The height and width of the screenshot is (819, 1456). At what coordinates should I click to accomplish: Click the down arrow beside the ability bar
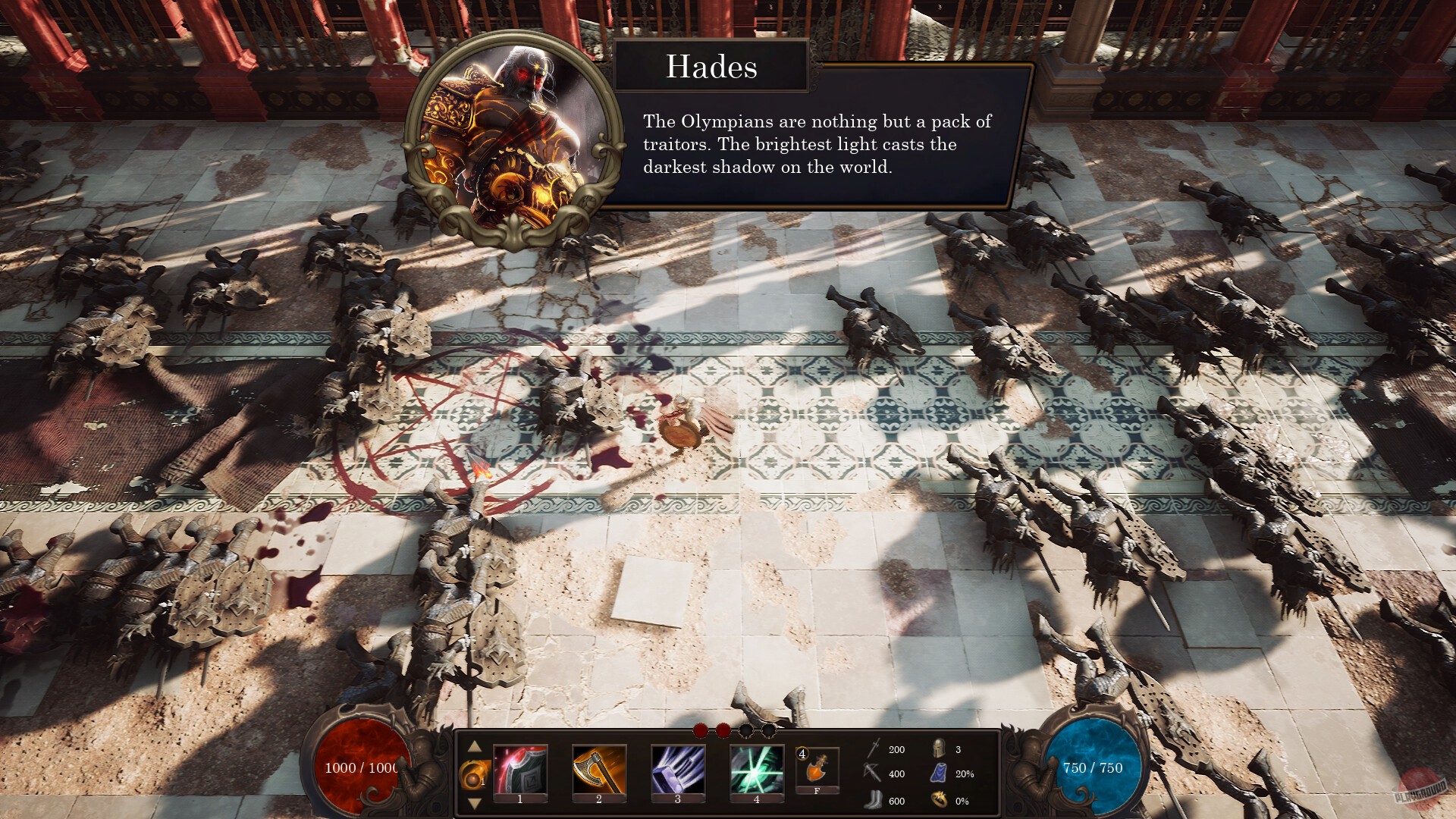pyautogui.click(x=473, y=802)
